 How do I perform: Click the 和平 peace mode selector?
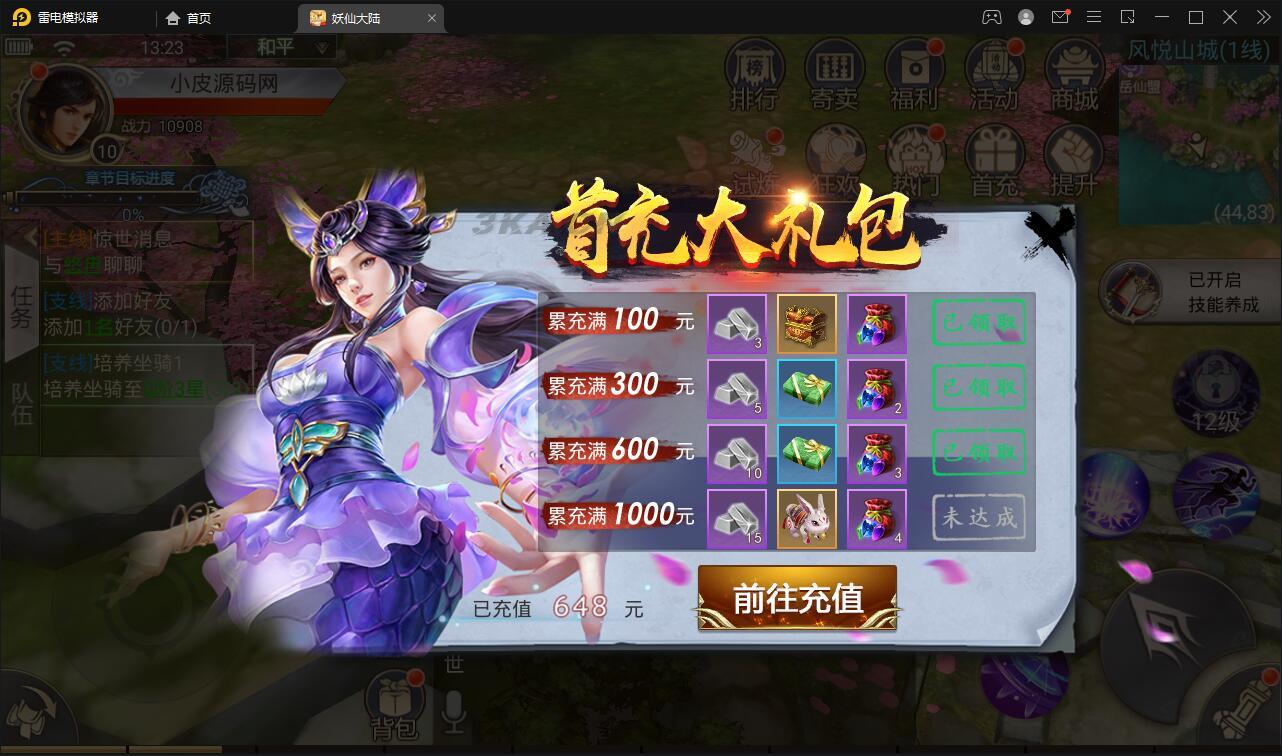pos(282,46)
